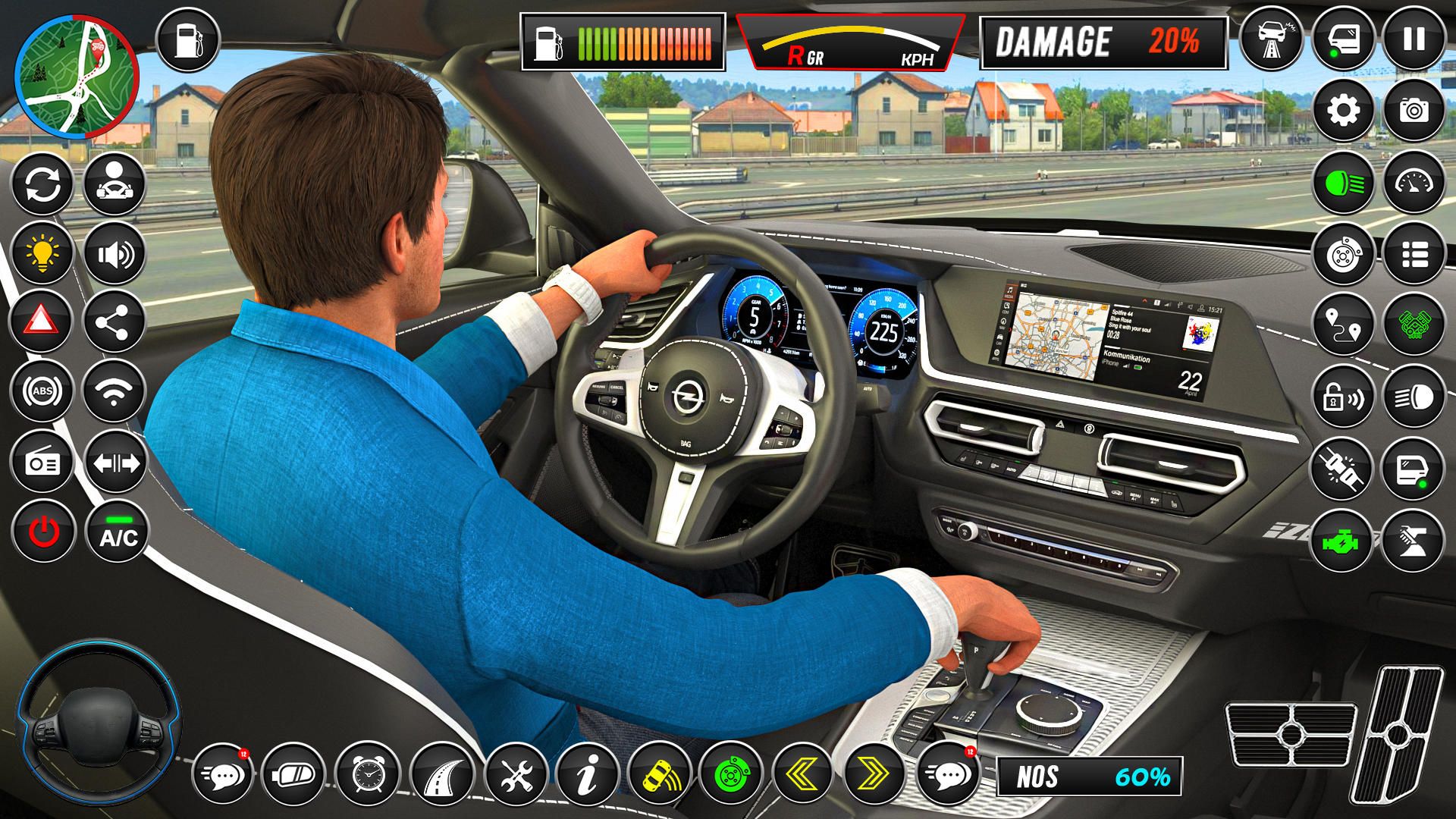The height and width of the screenshot is (819, 1456).
Task: Enable the ABS braking system
Action: pos(43,391)
